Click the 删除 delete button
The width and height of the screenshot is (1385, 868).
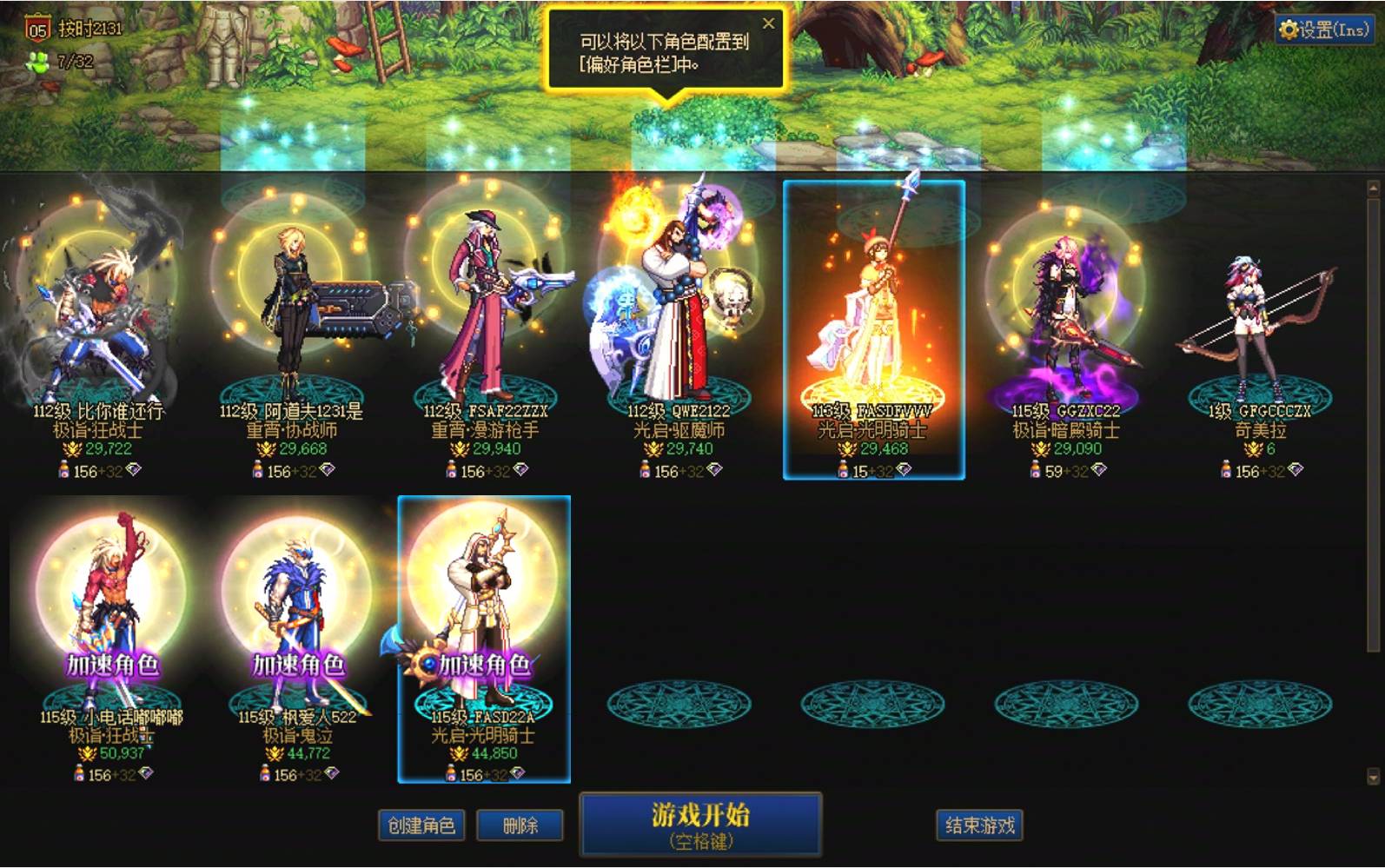(520, 825)
